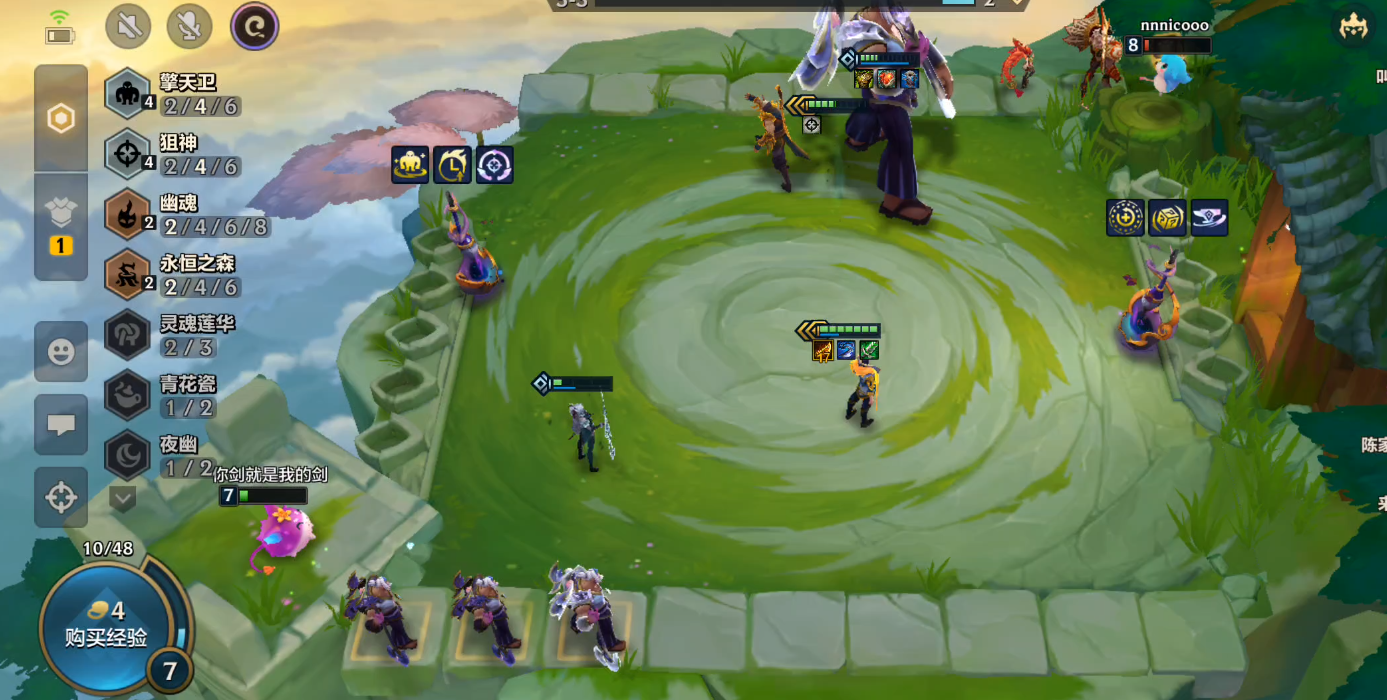This screenshot has width=1387, height=700.
Task: Inspect the golden dice augment icon
Action: [x=1167, y=218]
